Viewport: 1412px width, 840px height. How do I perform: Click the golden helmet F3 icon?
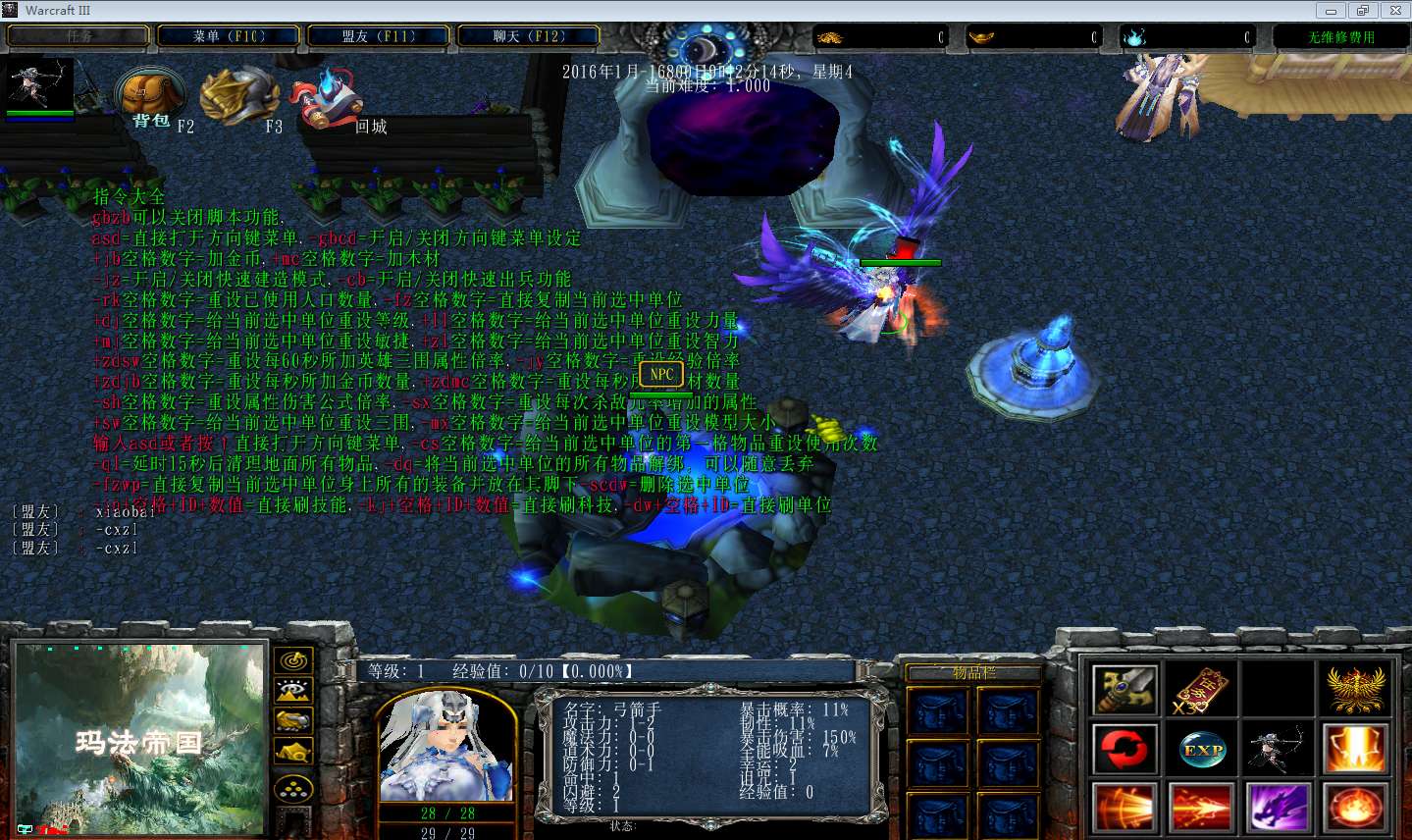pos(238,96)
